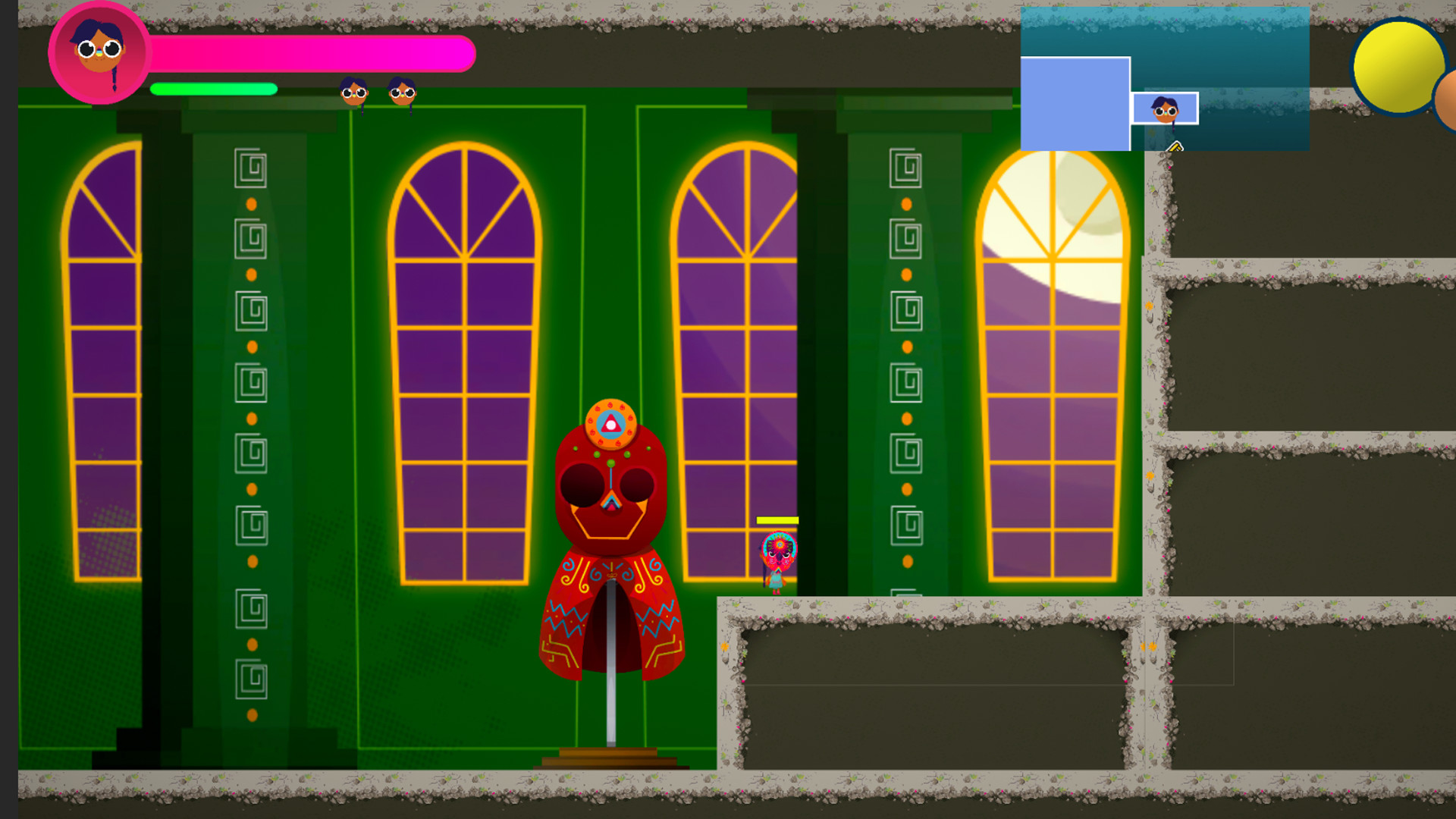This screenshot has width=1456, height=819.
Task: Click the enemy's yellow health bar
Action: coord(775,520)
